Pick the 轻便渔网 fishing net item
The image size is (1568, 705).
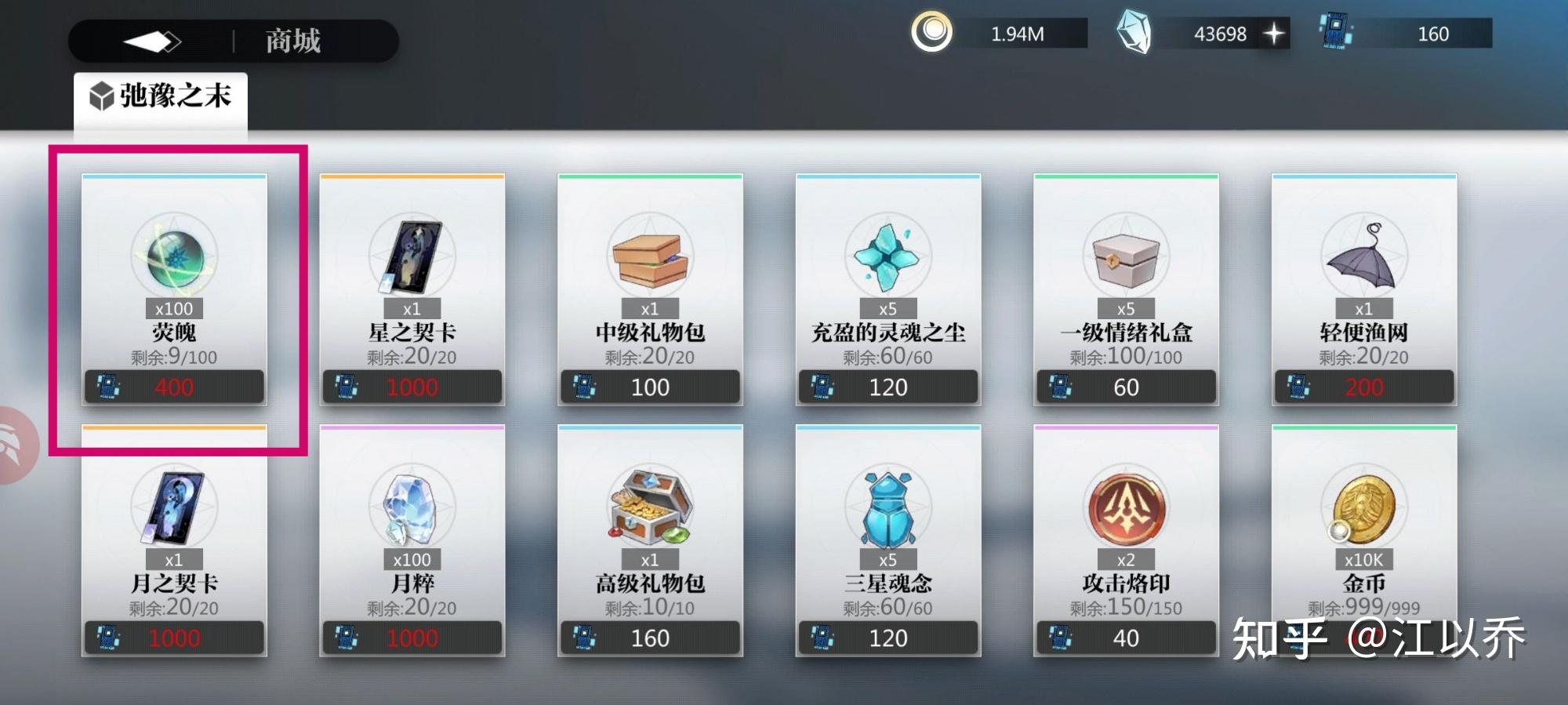1364,289
